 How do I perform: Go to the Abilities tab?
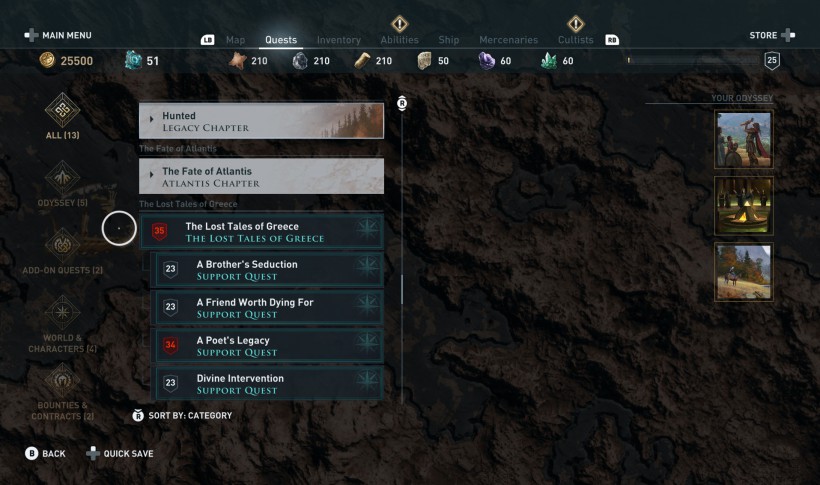(399, 40)
